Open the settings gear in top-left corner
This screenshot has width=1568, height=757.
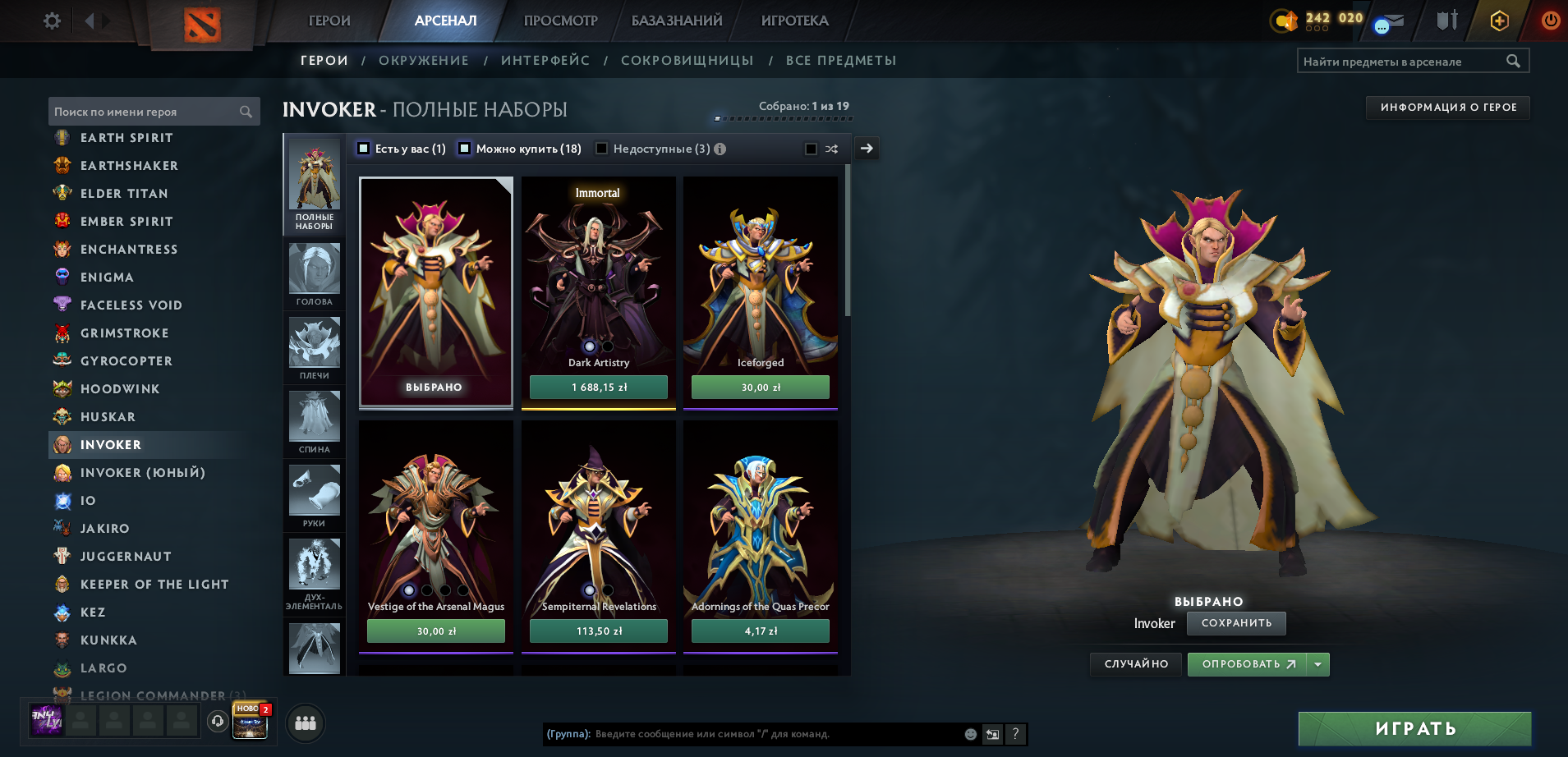pyautogui.click(x=51, y=21)
